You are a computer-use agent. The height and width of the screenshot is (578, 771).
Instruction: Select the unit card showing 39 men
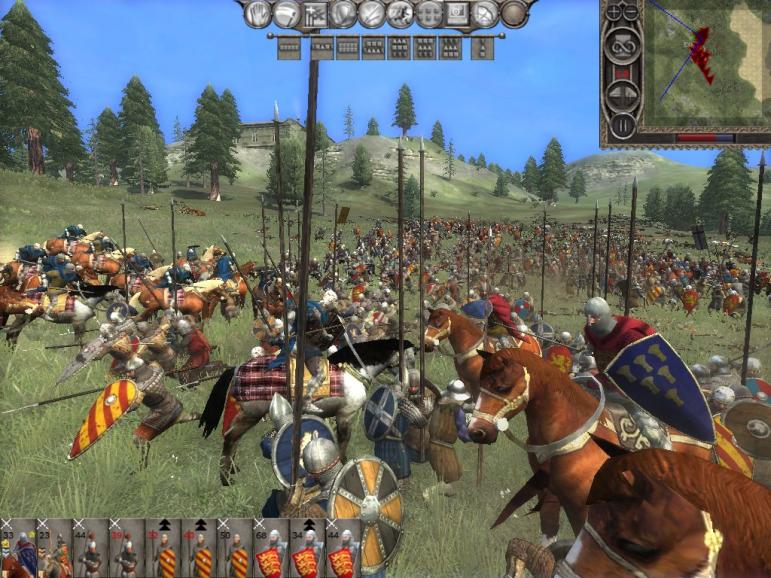(128, 548)
